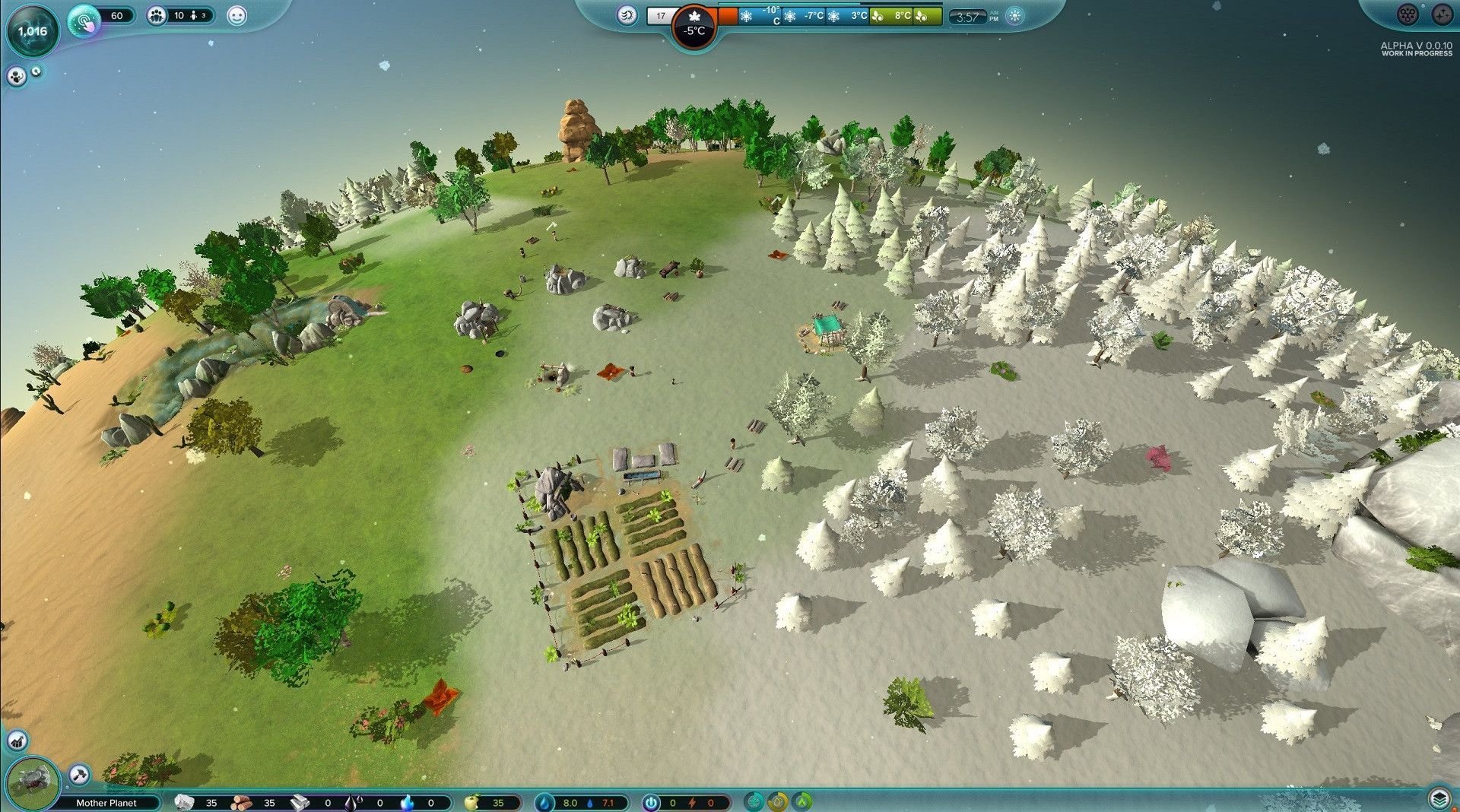Select the Mother Planet portrait
This screenshot has width=1460, height=812.
coord(33,781)
